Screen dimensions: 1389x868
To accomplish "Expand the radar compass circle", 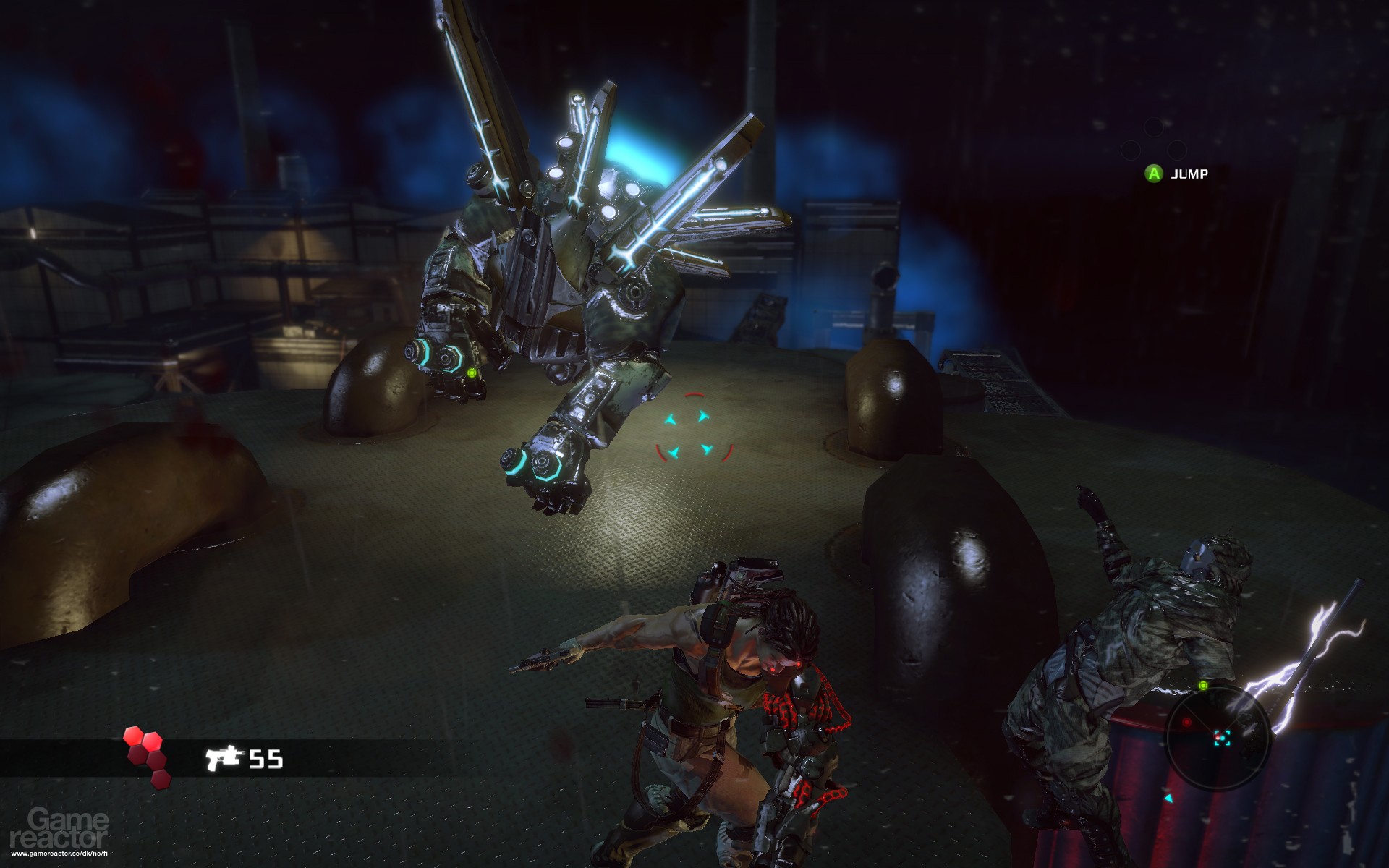I will pos(1218,736).
